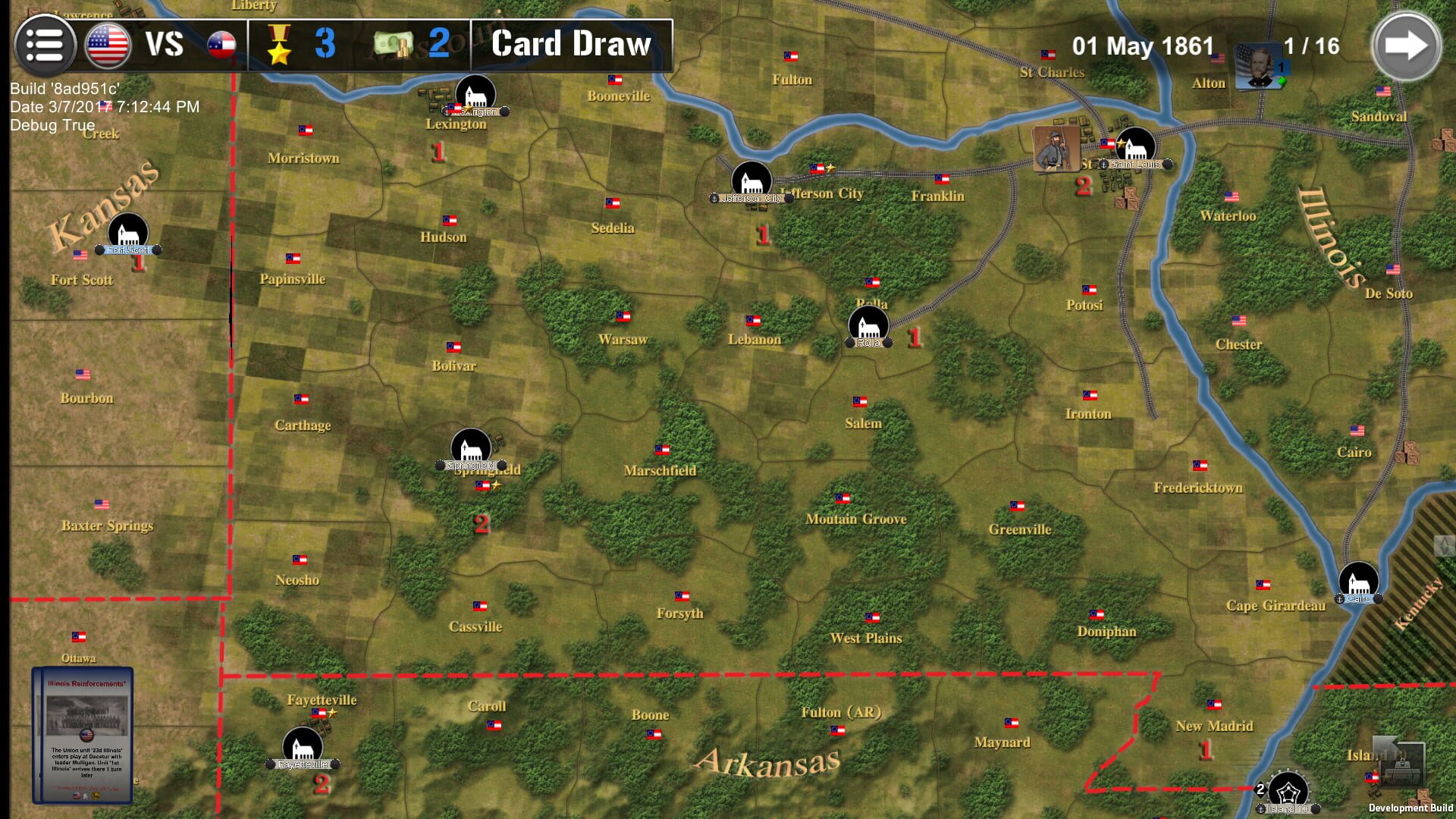The height and width of the screenshot is (819, 1456).
Task: Select the Saint Louis church icon
Action: point(1135,144)
